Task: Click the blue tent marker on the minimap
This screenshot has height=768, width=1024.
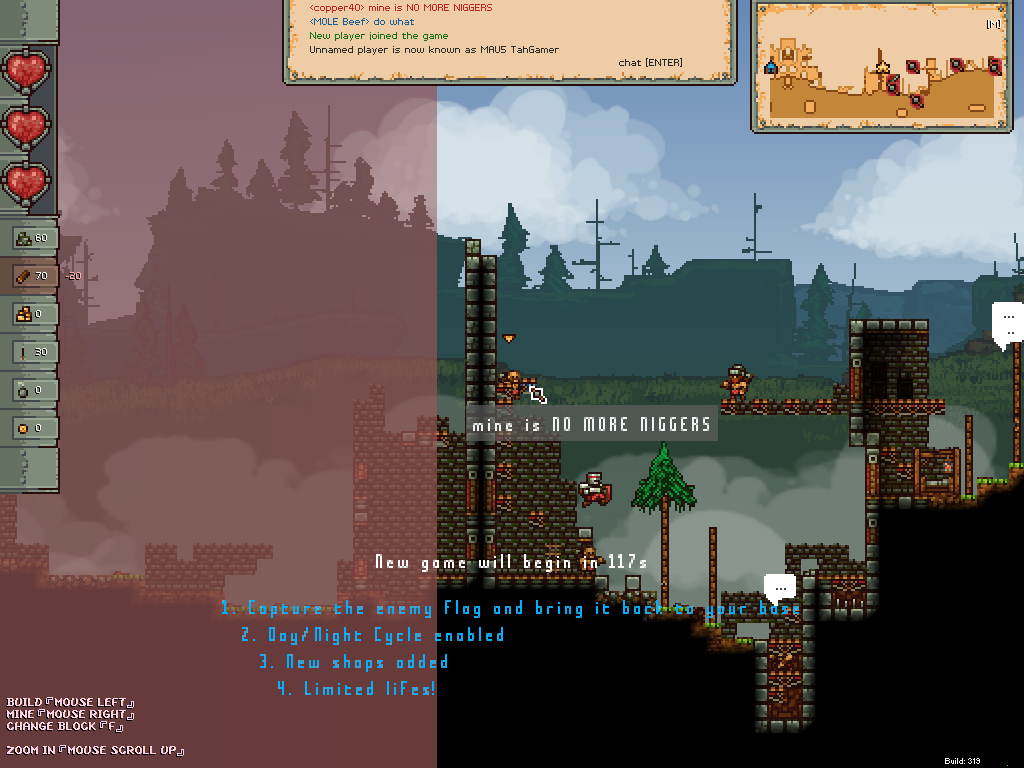Action: click(770, 67)
